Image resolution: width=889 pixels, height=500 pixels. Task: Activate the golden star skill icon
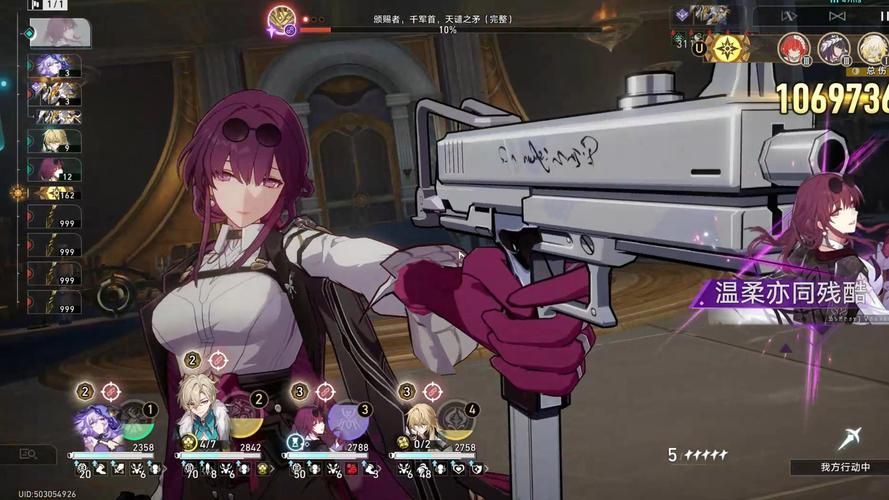[x=727, y=48]
